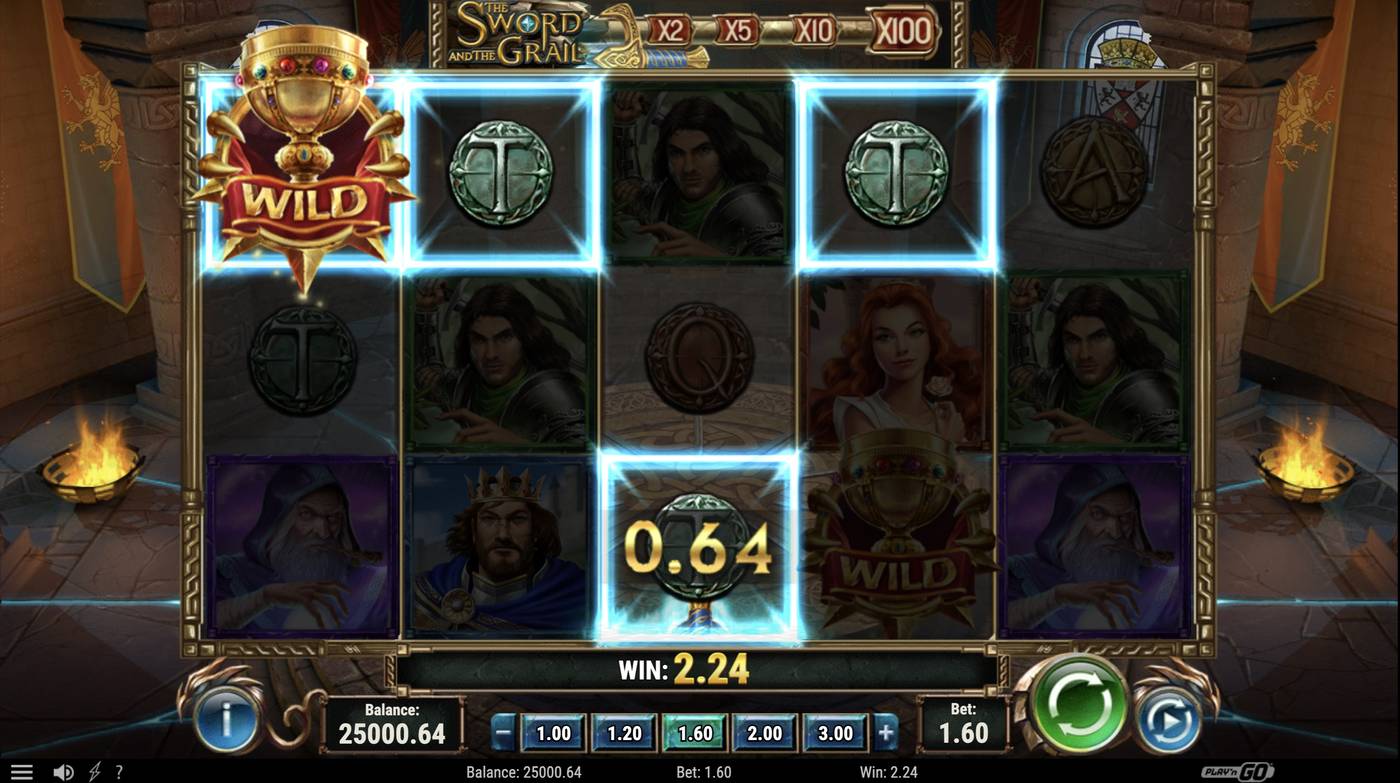Screen dimensions: 1400x783
Task: Select the 3.00 bet amount
Action: (834, 733)
